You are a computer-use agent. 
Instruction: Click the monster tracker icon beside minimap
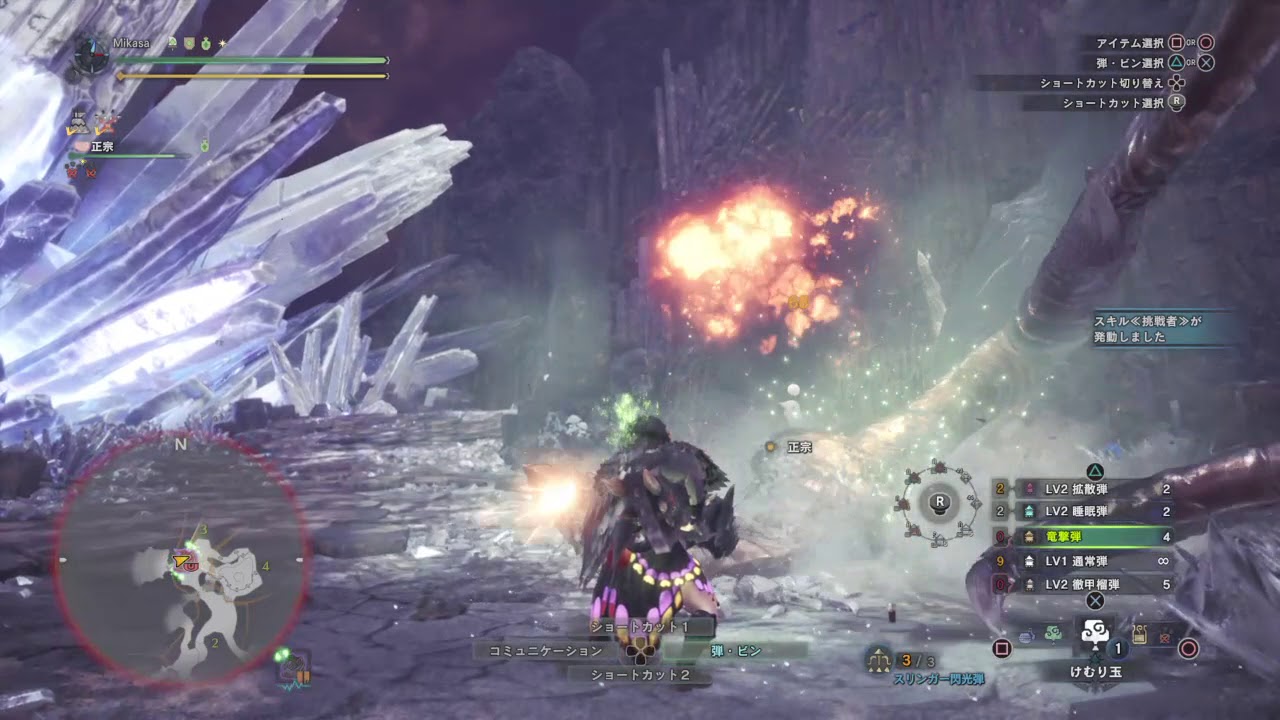pos(295,671)
